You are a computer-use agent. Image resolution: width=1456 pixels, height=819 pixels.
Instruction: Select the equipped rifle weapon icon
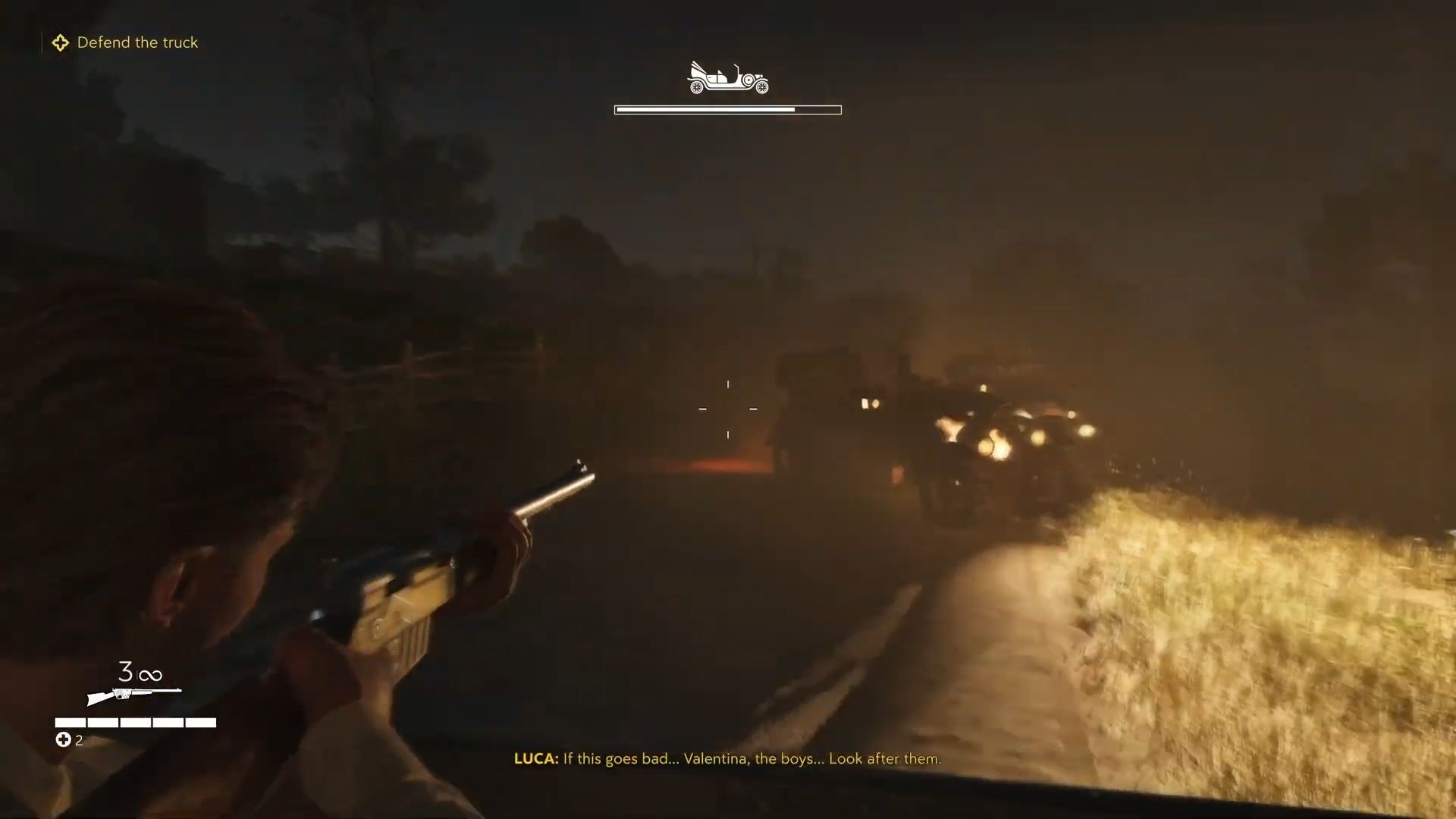tap(134, 694)
